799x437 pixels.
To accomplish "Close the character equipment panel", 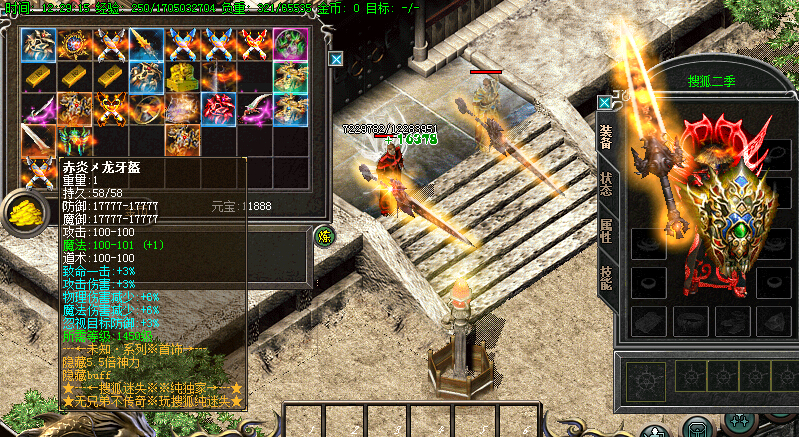I will pos(604,102).
